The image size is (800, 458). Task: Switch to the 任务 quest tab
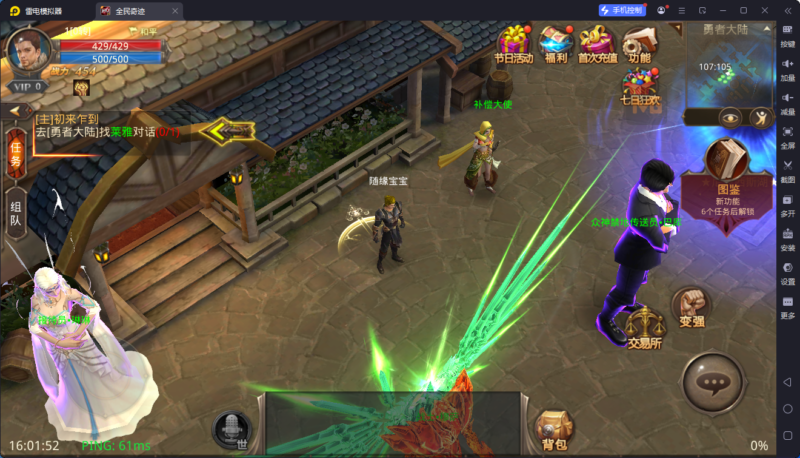15,153
